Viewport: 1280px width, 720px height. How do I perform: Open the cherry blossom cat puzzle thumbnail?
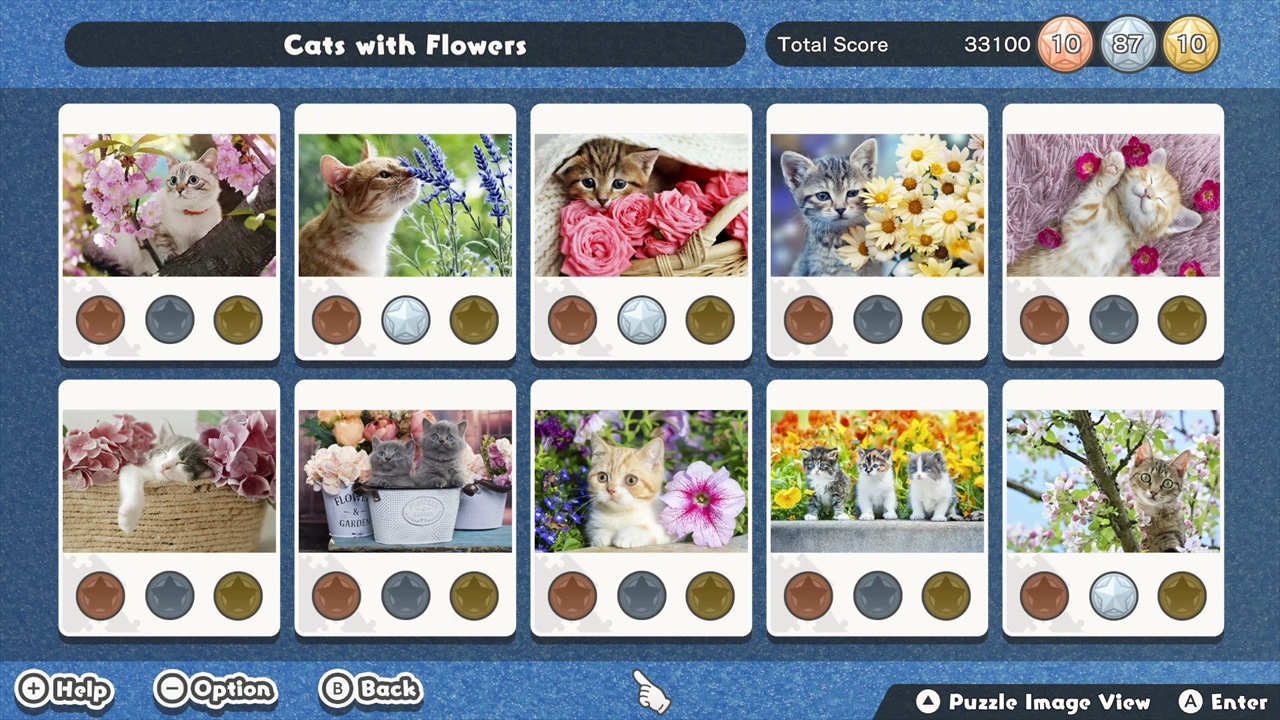[x=169, y=203]
